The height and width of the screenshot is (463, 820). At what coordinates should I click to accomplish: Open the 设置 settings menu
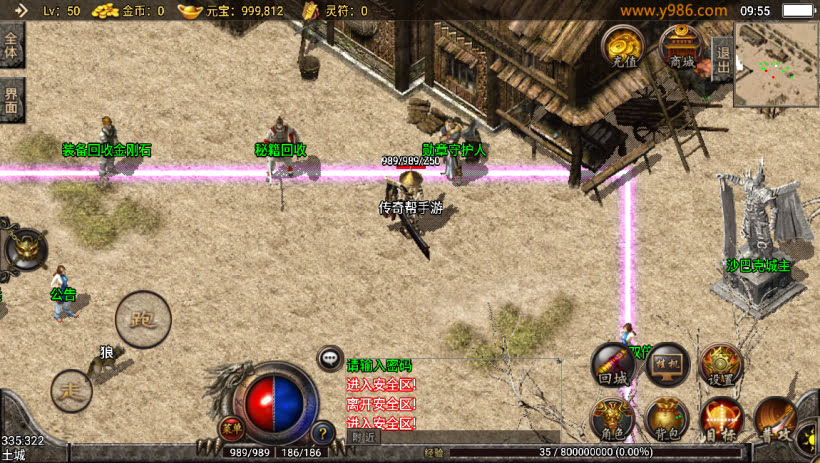click(720, 365)
